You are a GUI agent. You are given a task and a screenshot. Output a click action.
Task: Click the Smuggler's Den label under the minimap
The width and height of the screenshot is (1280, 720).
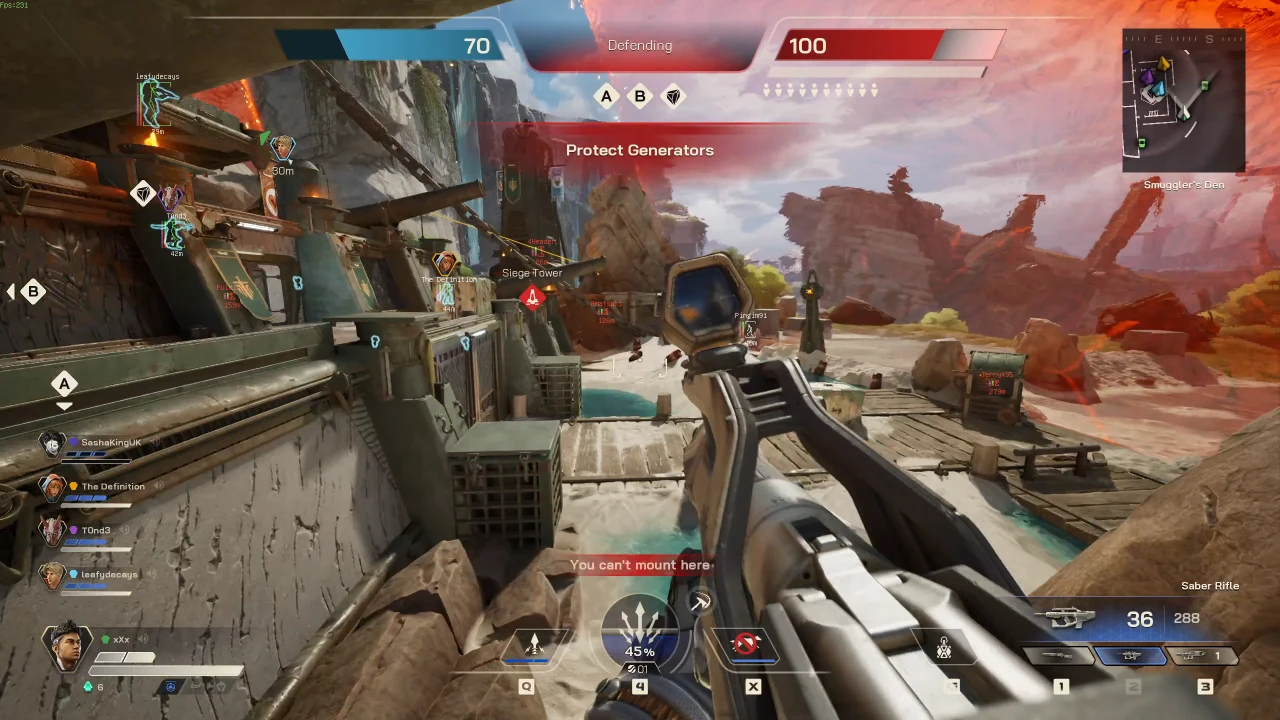pyautogui.click(x=1184, y=184)
